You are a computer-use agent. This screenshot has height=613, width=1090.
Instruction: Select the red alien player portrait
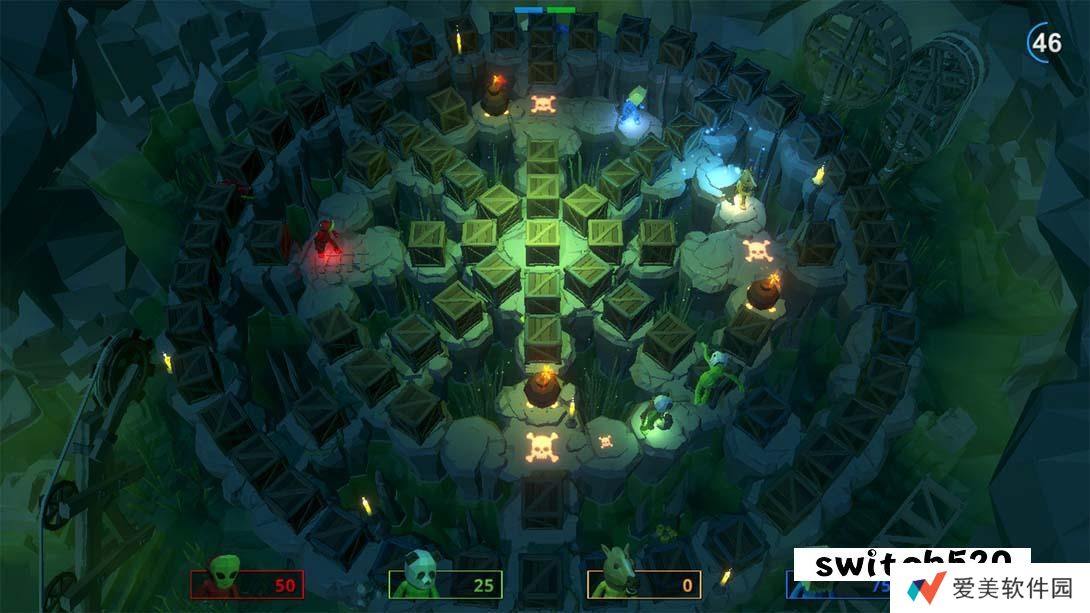224,578
